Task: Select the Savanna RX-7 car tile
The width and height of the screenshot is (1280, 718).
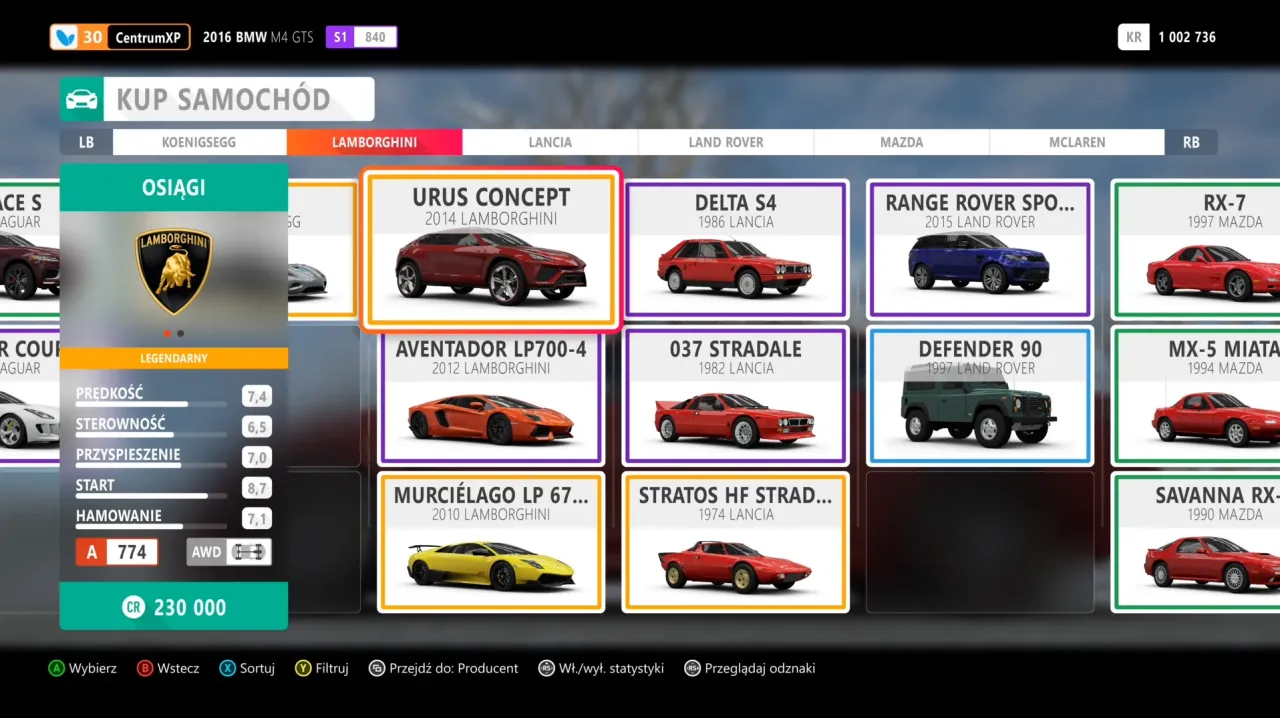Action: (1200, 542)
